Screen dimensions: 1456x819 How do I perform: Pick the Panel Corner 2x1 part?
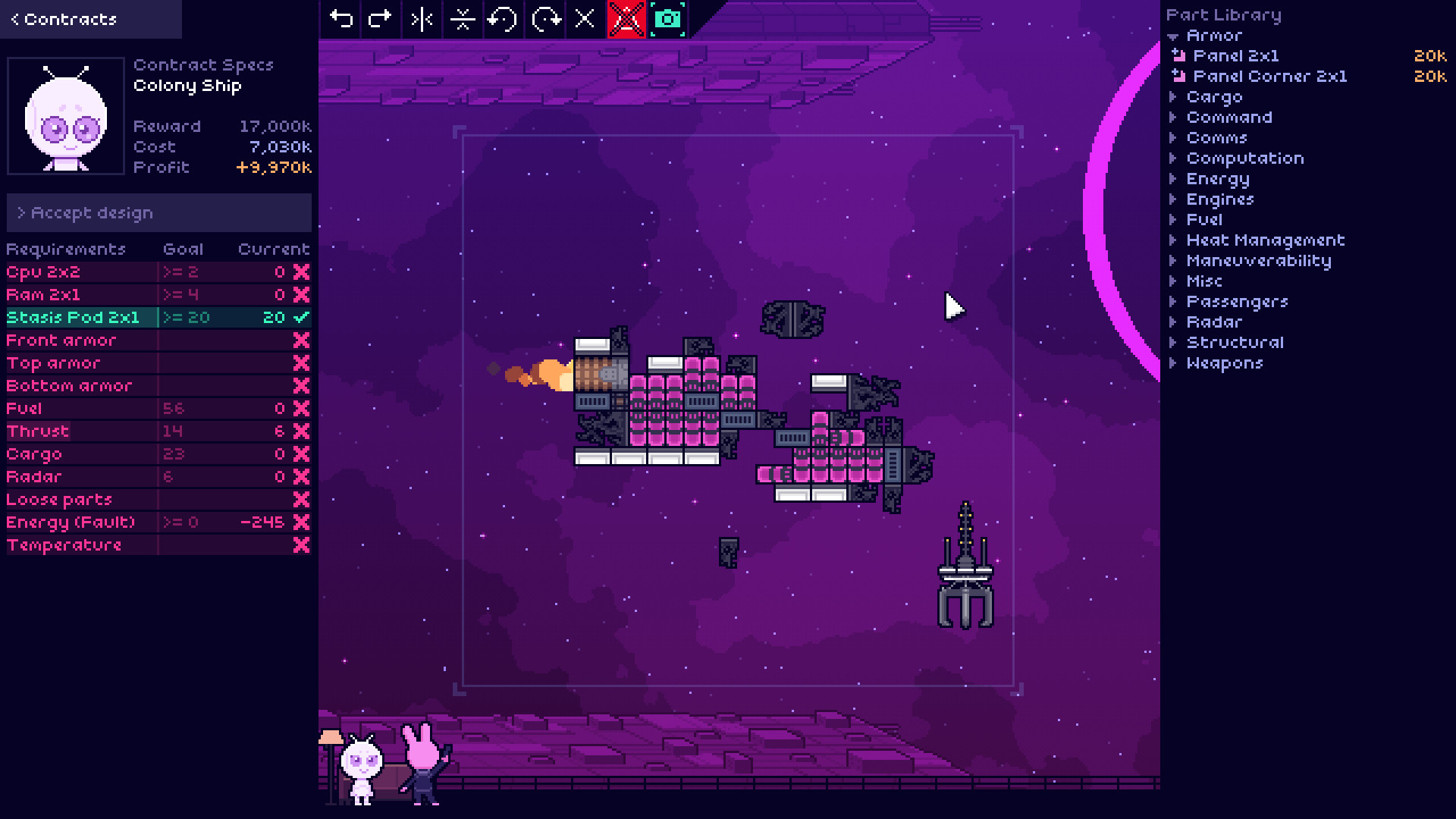(x=1269, y=77)
